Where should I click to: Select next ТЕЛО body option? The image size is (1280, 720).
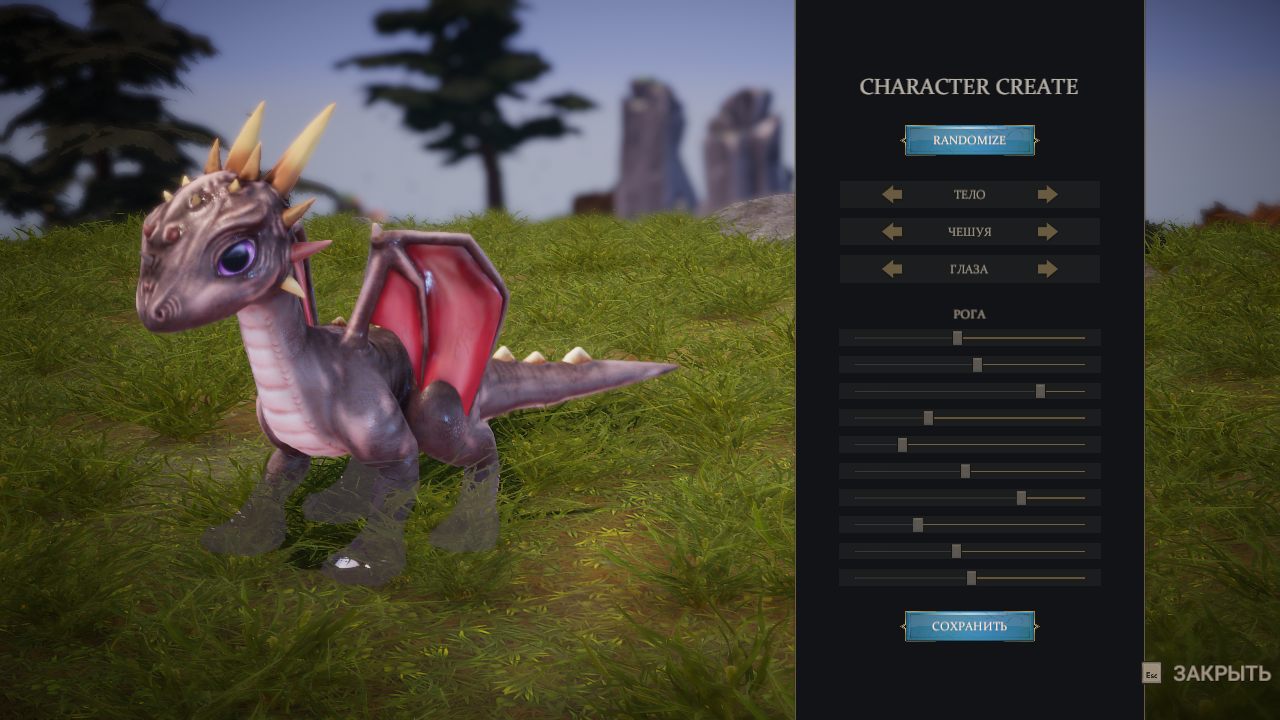coord(1047,195)
